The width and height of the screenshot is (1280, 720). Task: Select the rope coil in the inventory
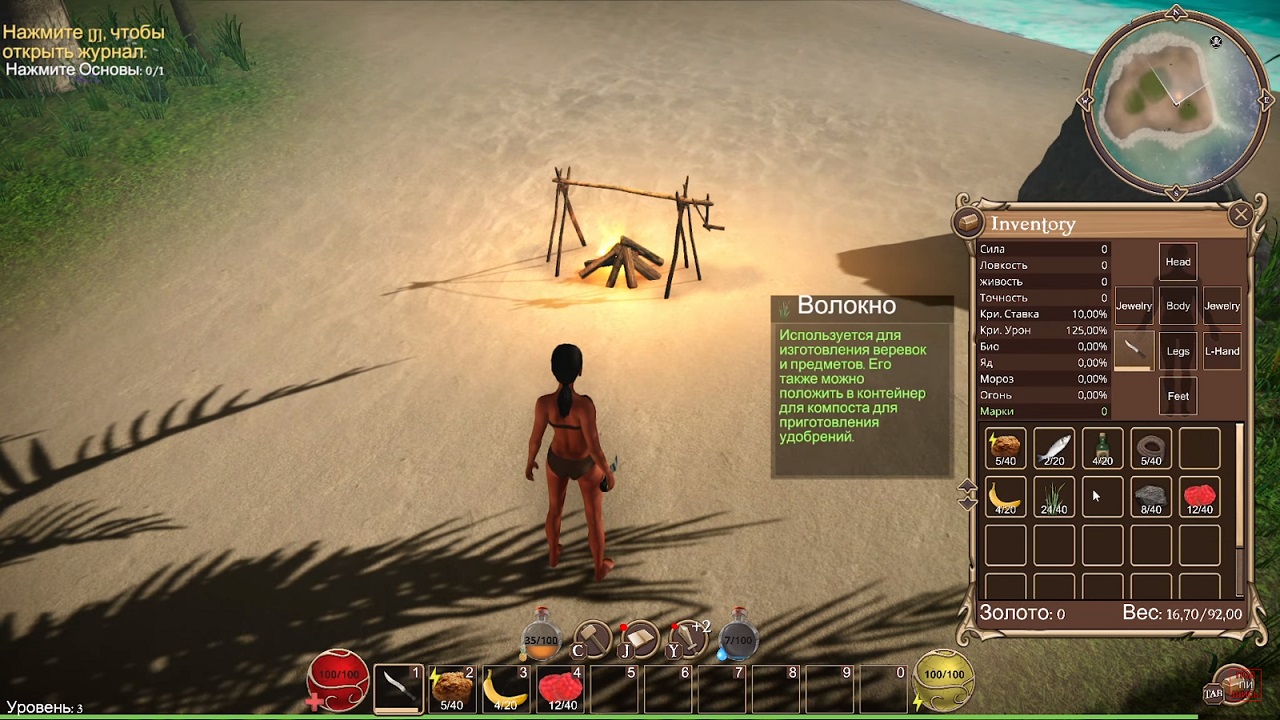[1151, 449]
